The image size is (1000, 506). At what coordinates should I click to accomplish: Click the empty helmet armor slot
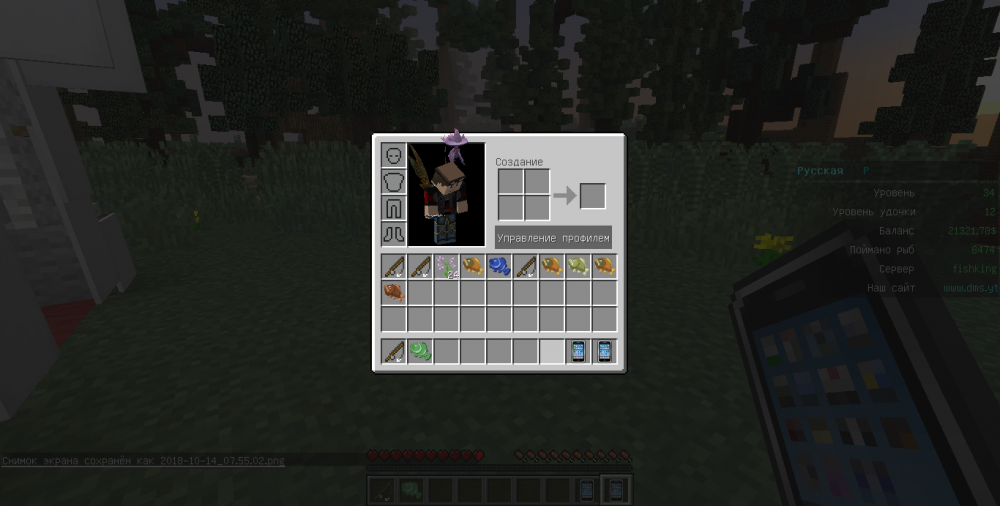[393, 156]
